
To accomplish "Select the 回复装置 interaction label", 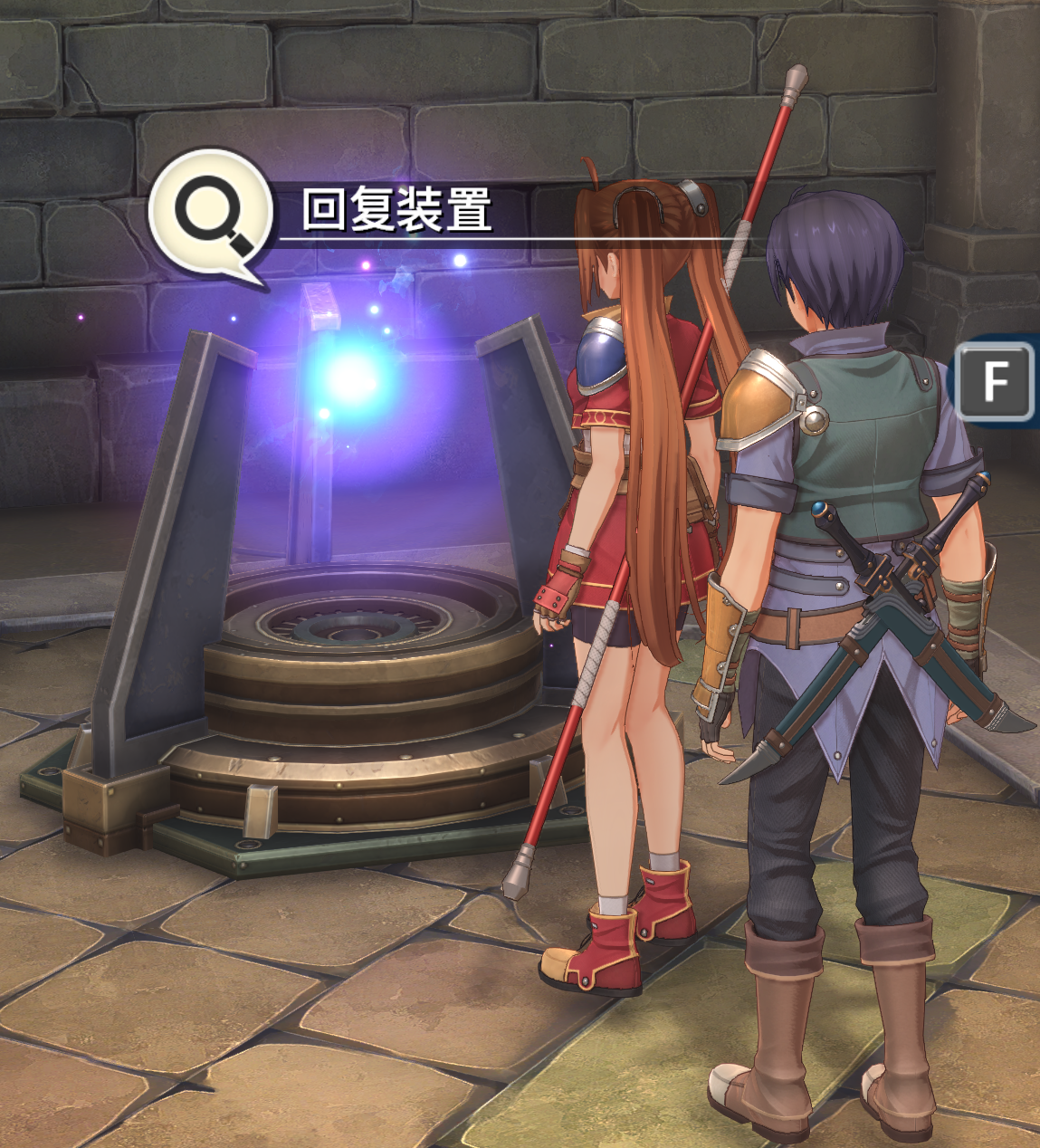I will (396, 210).
